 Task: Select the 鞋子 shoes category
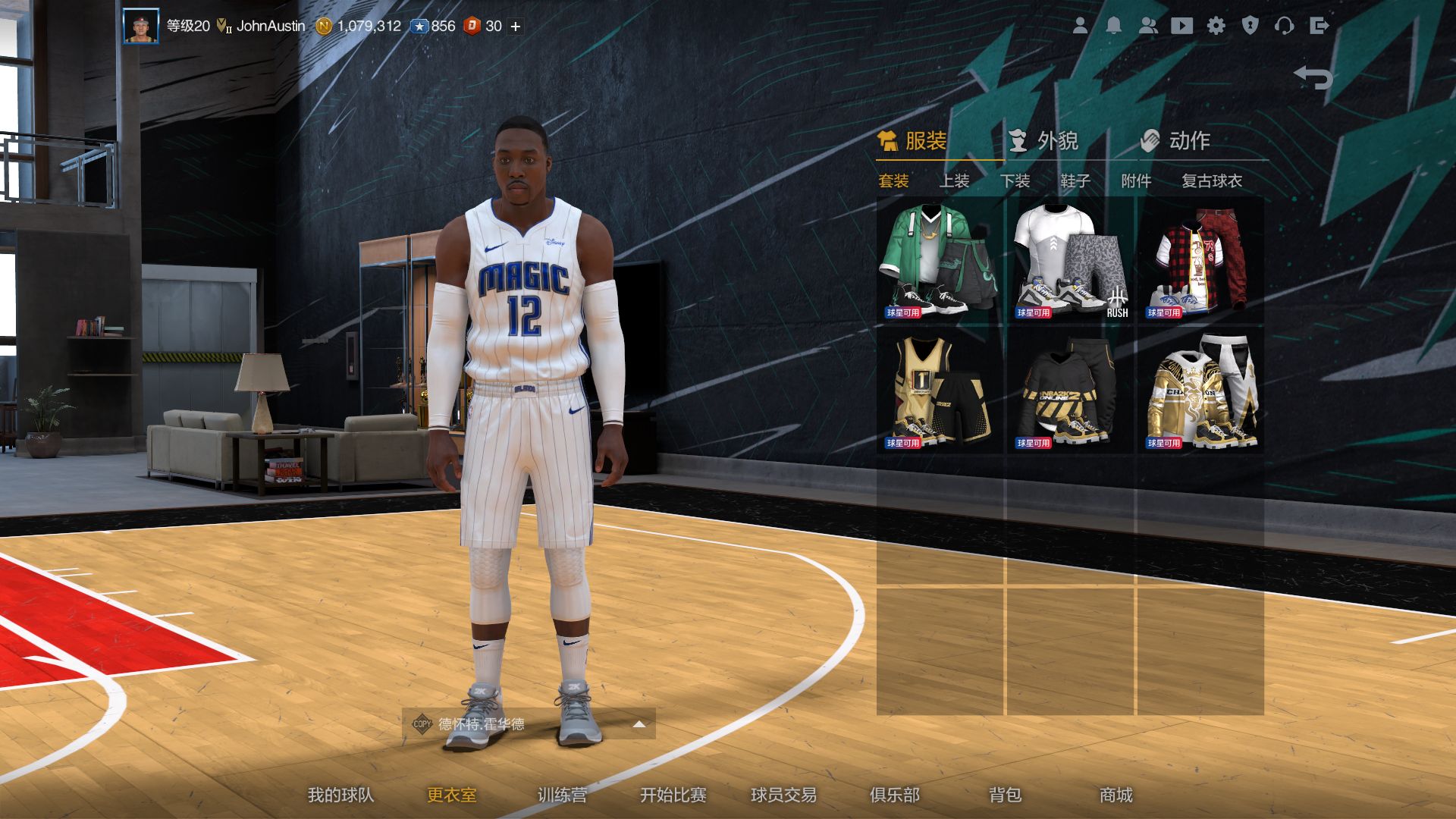1075,181
